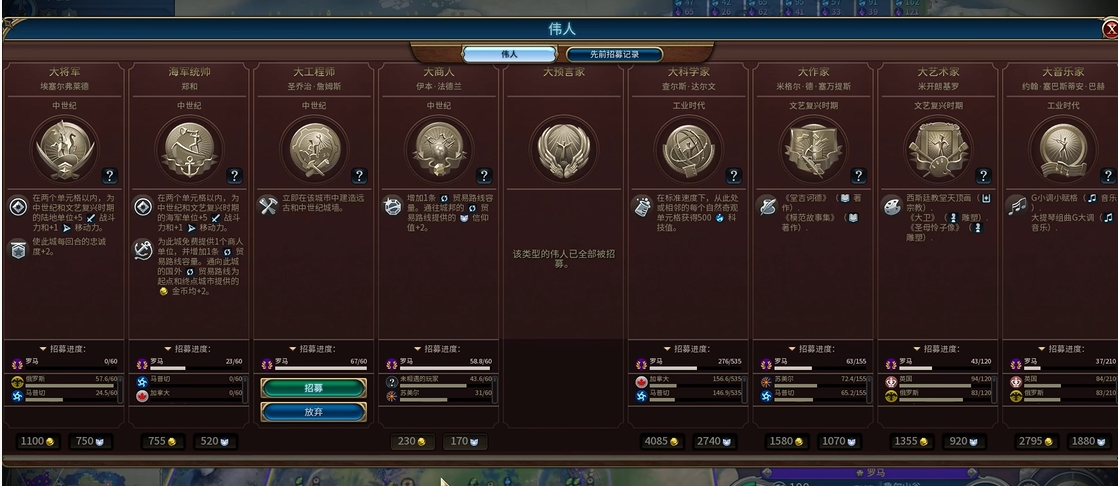Open the question mark info for 大将军

coord(109,176)
